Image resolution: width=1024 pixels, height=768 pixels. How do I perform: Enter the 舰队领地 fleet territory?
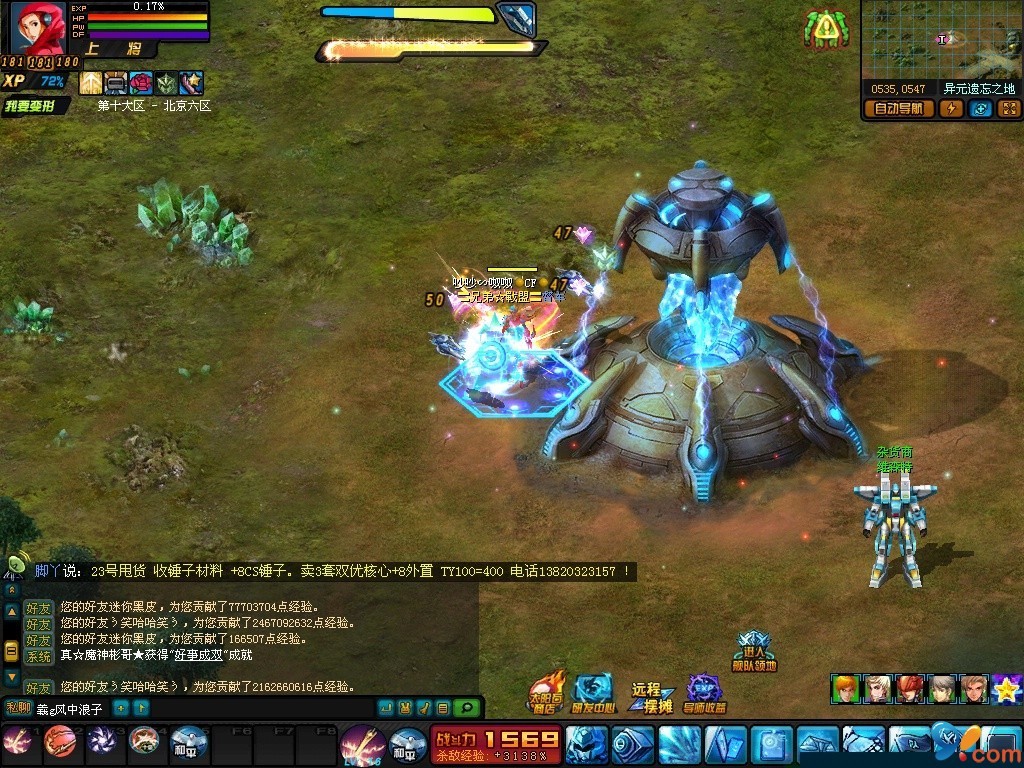pyautogui.click(x=755, y=651)
